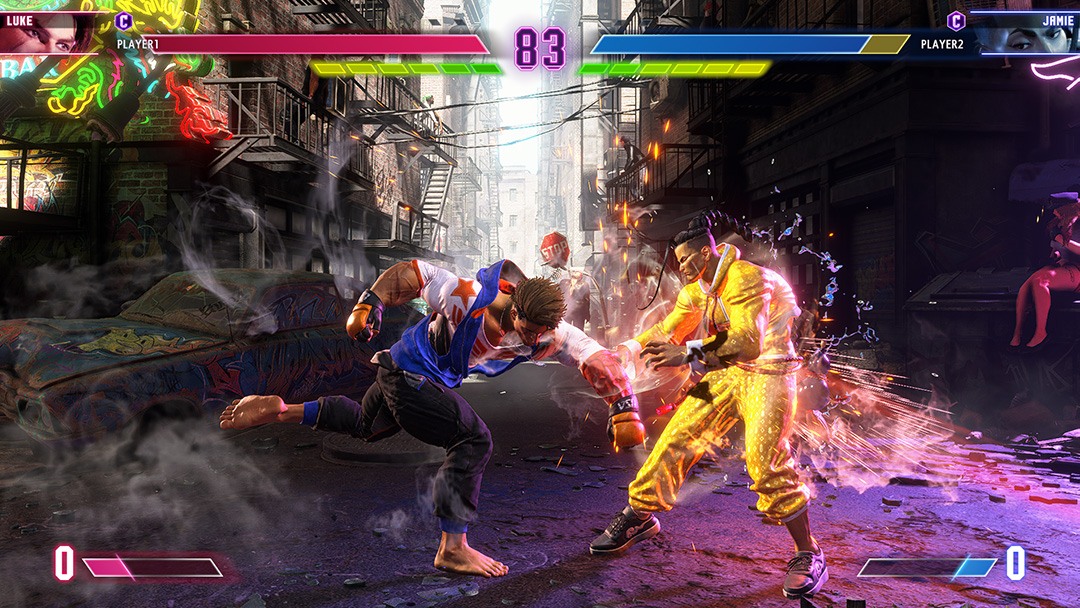Select Player1's Classic control type badge
Viewport: 1080px width, 608px height.
[x=124, y=20]
